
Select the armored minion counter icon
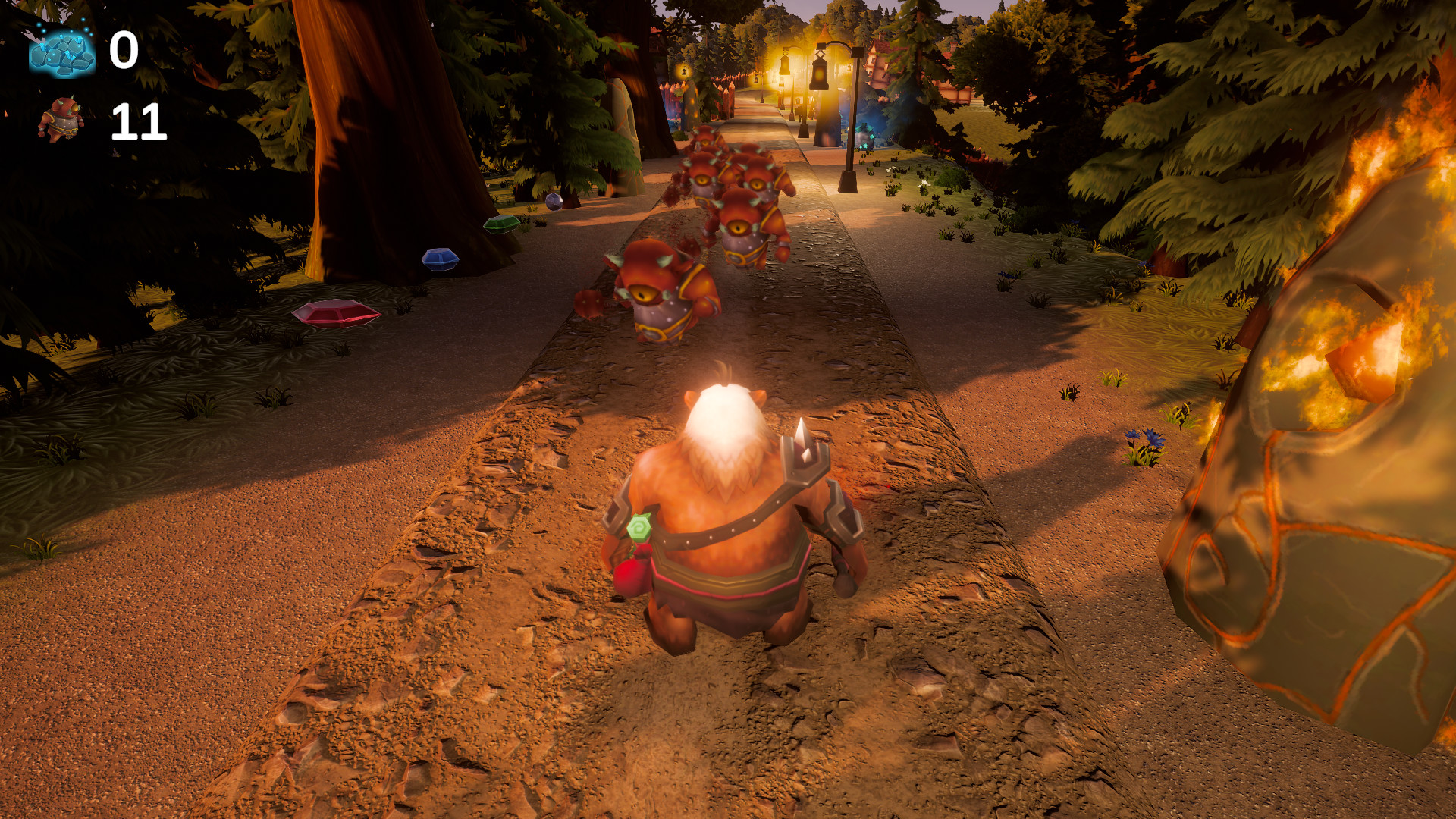point(62,118)
